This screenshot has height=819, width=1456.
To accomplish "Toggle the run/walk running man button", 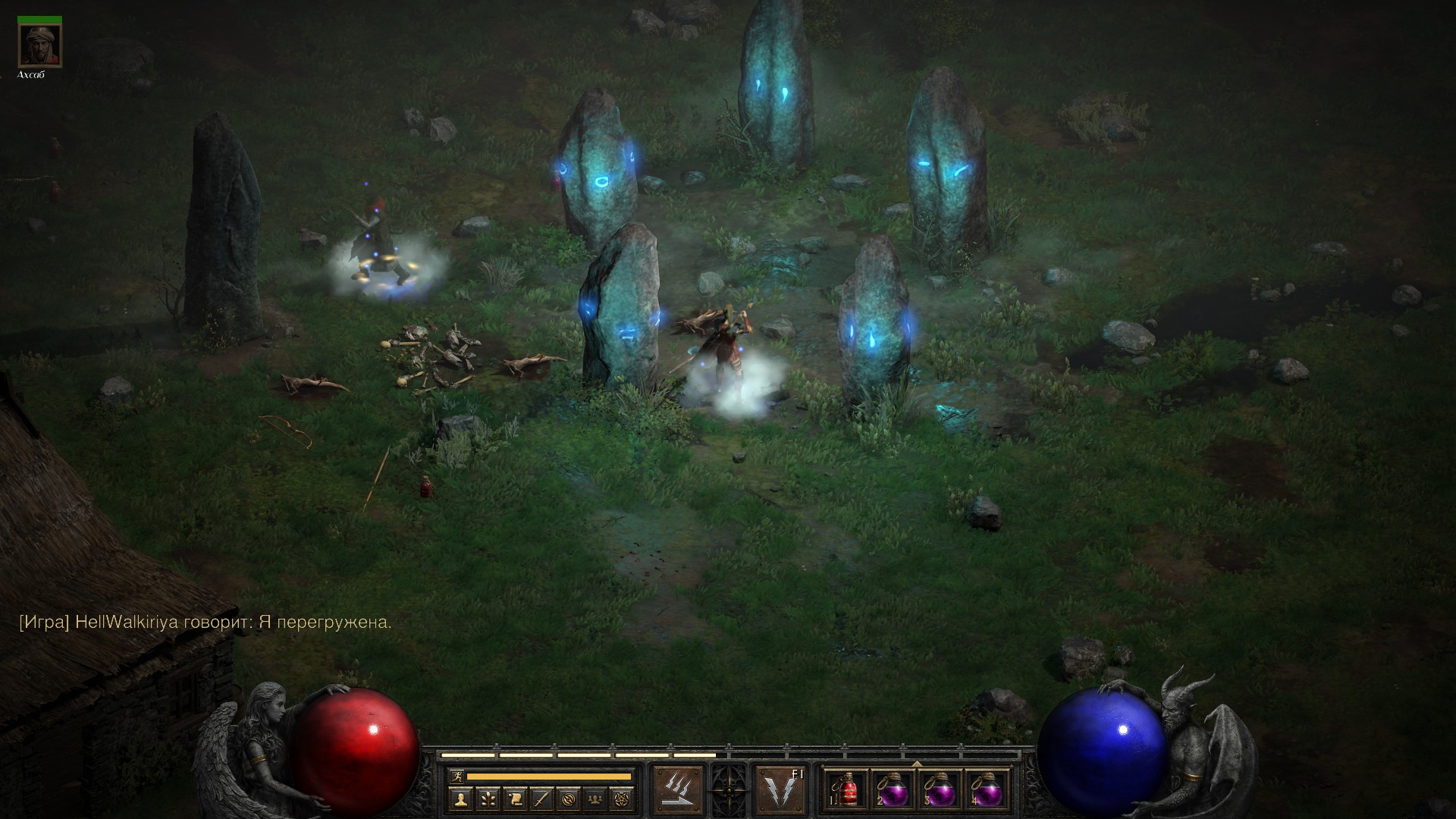I will [x=455, y=777].
